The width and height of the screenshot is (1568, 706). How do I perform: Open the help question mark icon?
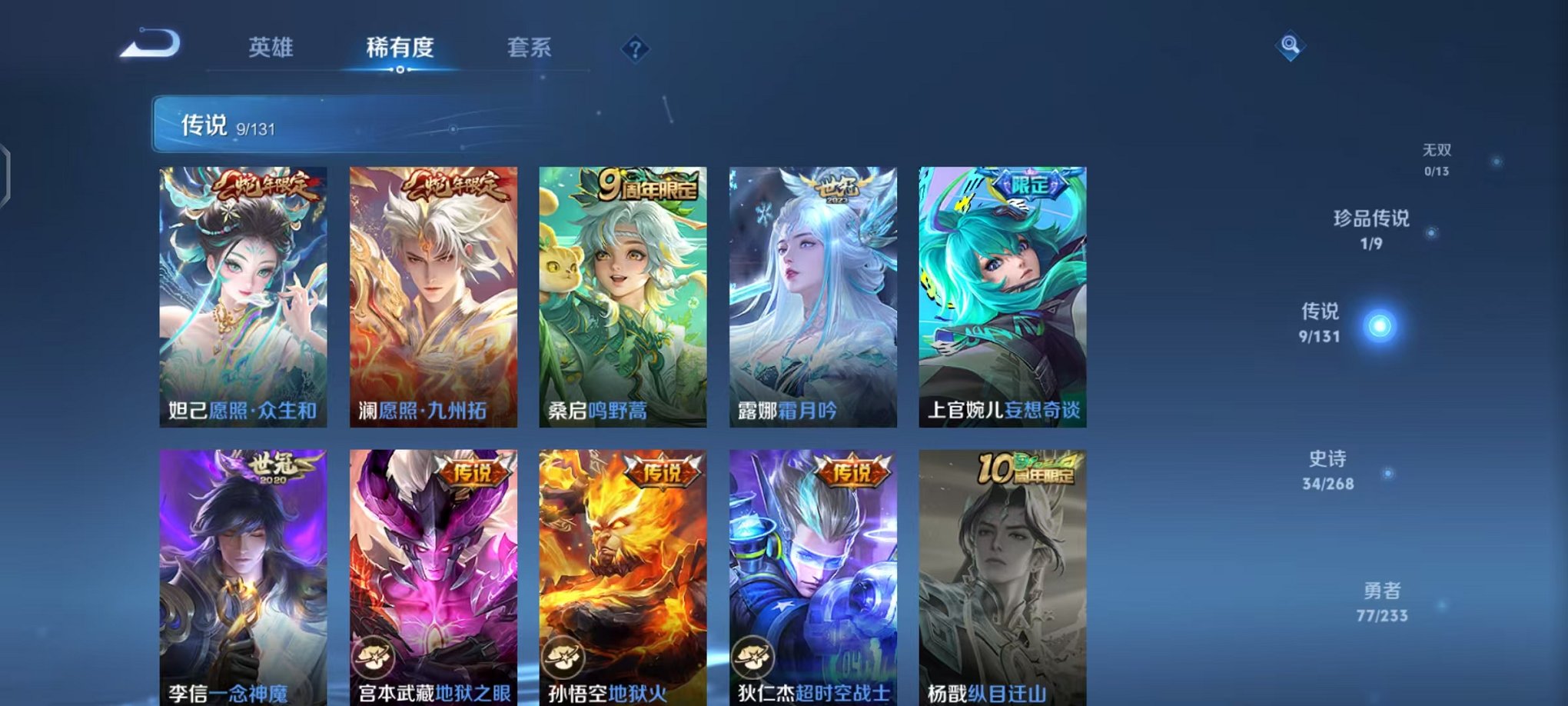point(634,49)
